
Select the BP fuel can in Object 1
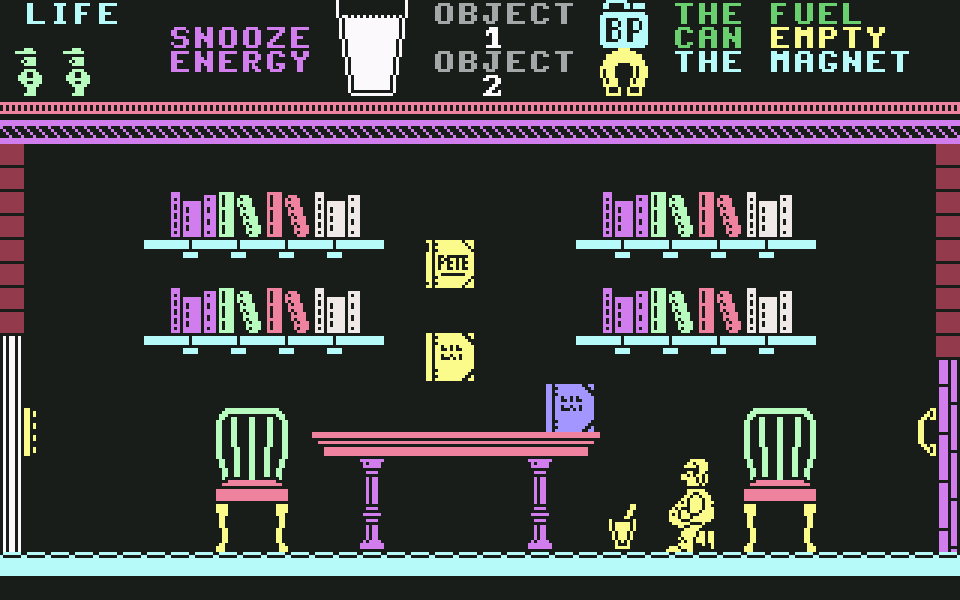pos(624,27)
